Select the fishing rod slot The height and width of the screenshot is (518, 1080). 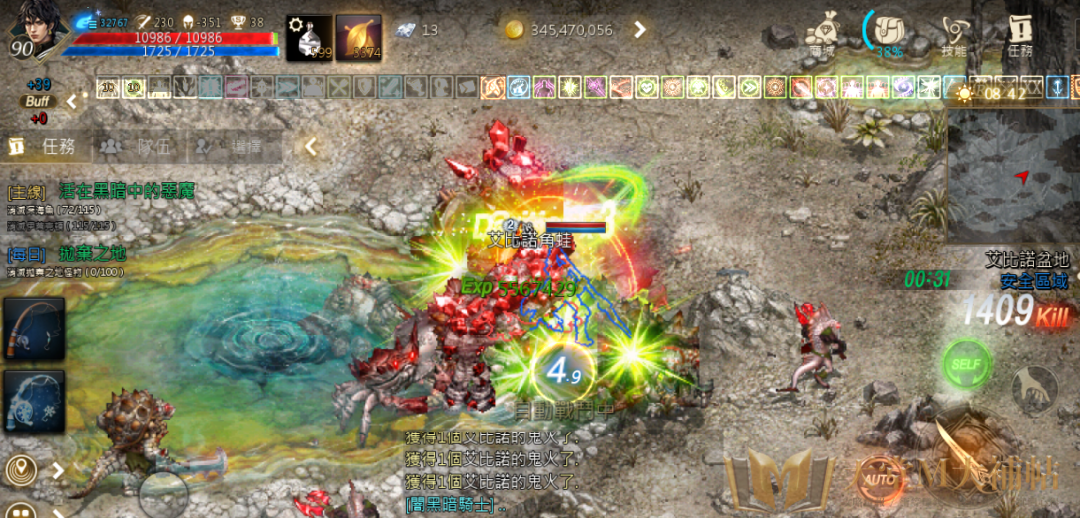(34, 329)
